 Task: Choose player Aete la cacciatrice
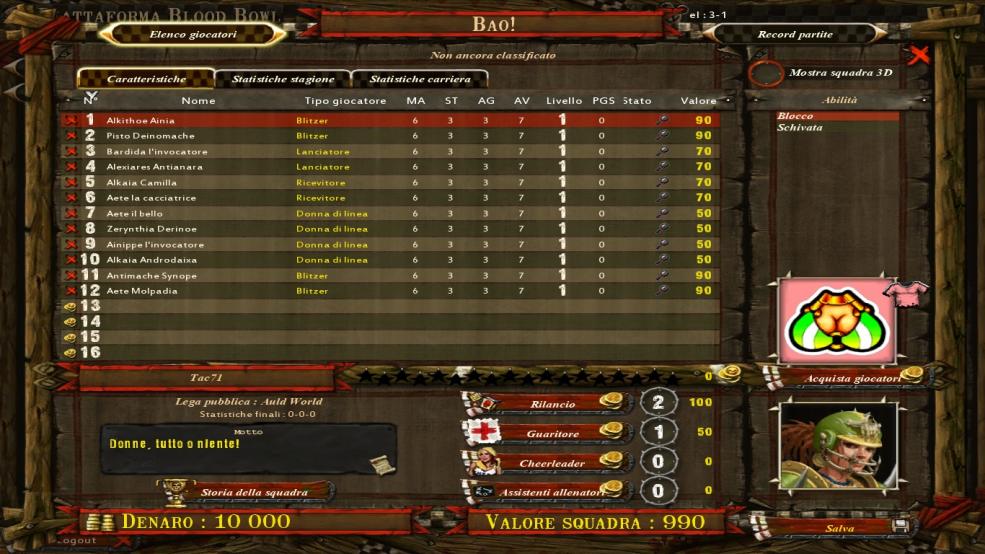point(151,198)
